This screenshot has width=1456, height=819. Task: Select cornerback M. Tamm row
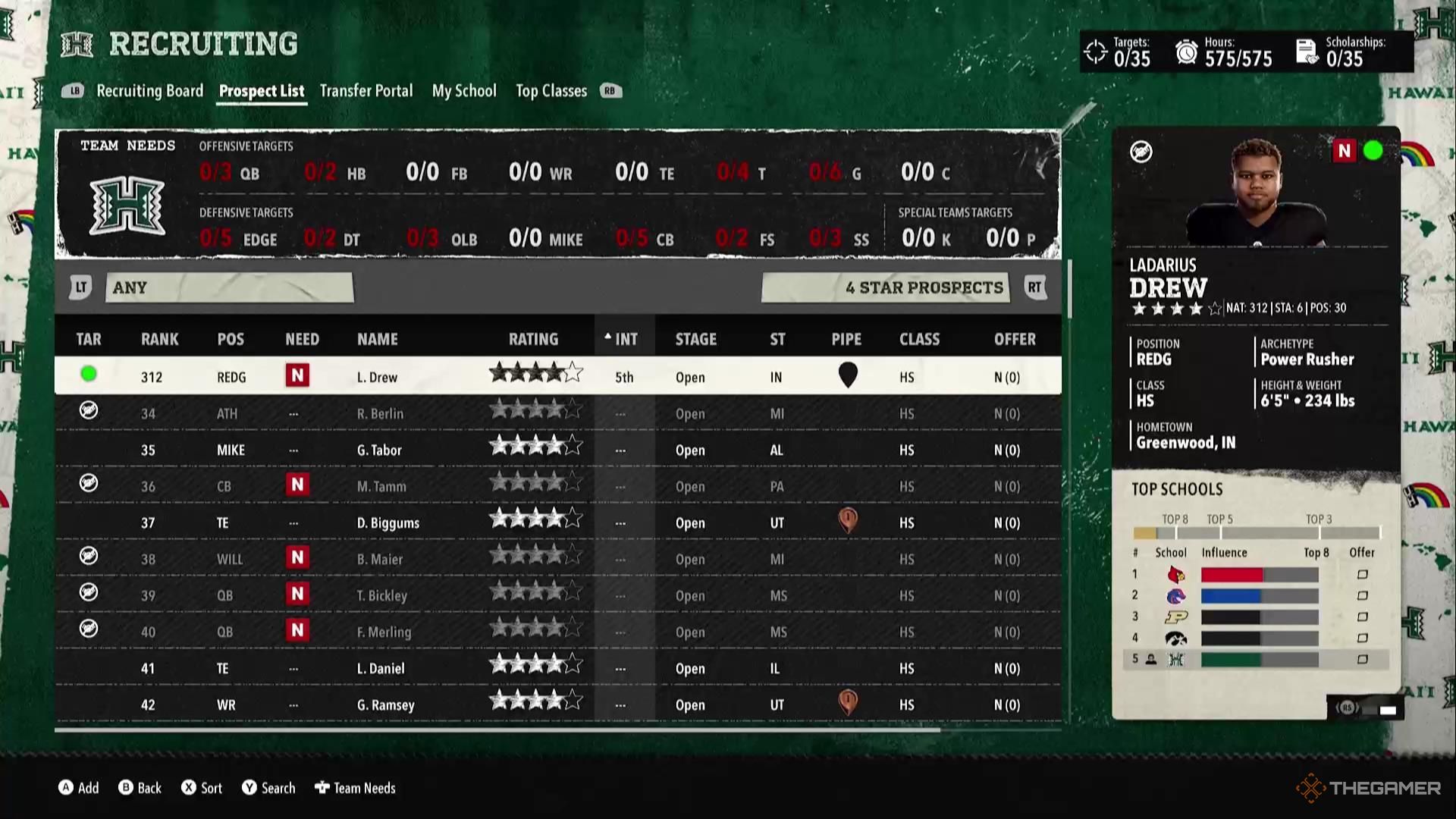click(381, 486)
